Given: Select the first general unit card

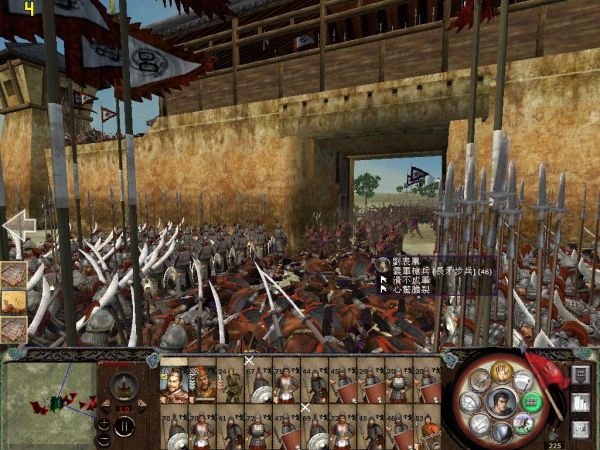Looking at the screenshot, I should tap(173, 383).
